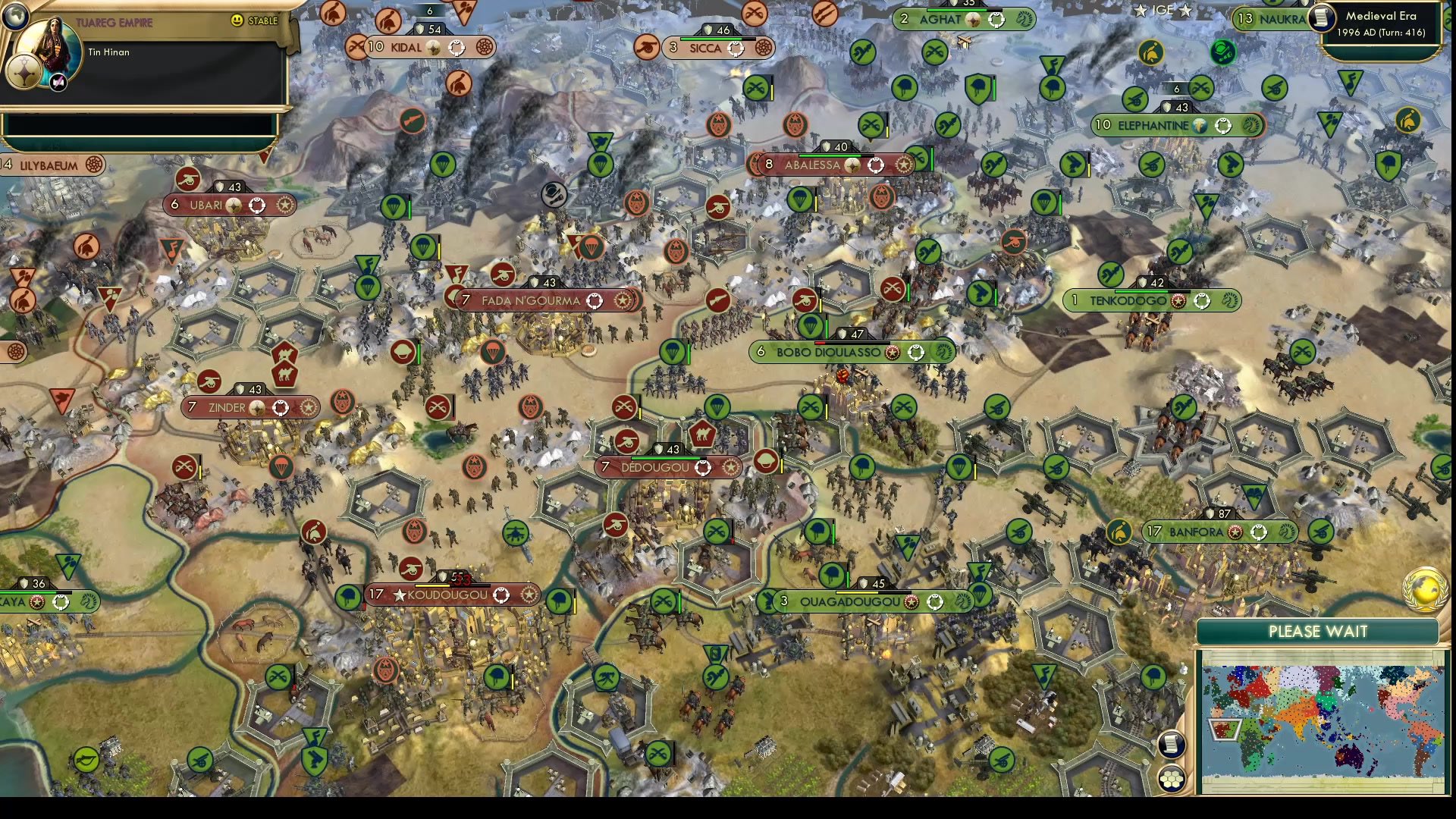Open Koudougou's production circle icon
The width and height of the screenshot is (1456, 819).
(x=500, y=595)
